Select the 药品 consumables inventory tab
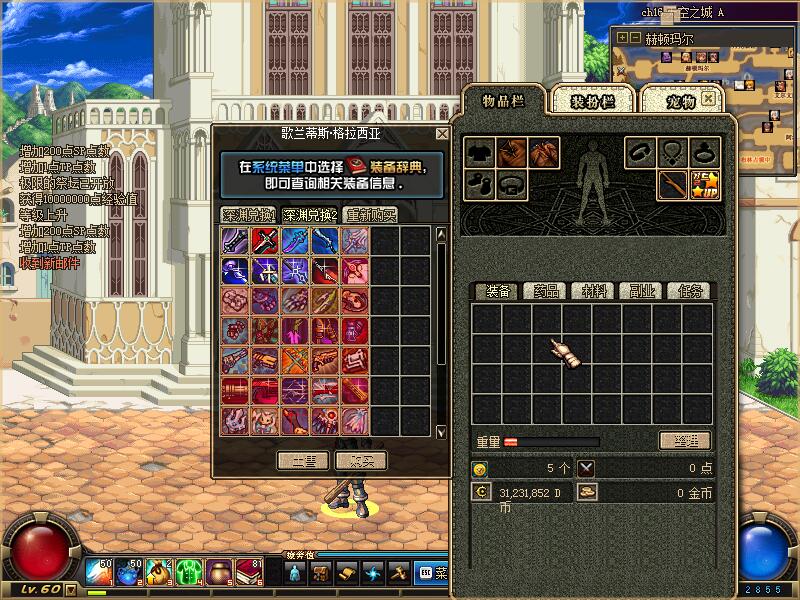 [544, 291]
